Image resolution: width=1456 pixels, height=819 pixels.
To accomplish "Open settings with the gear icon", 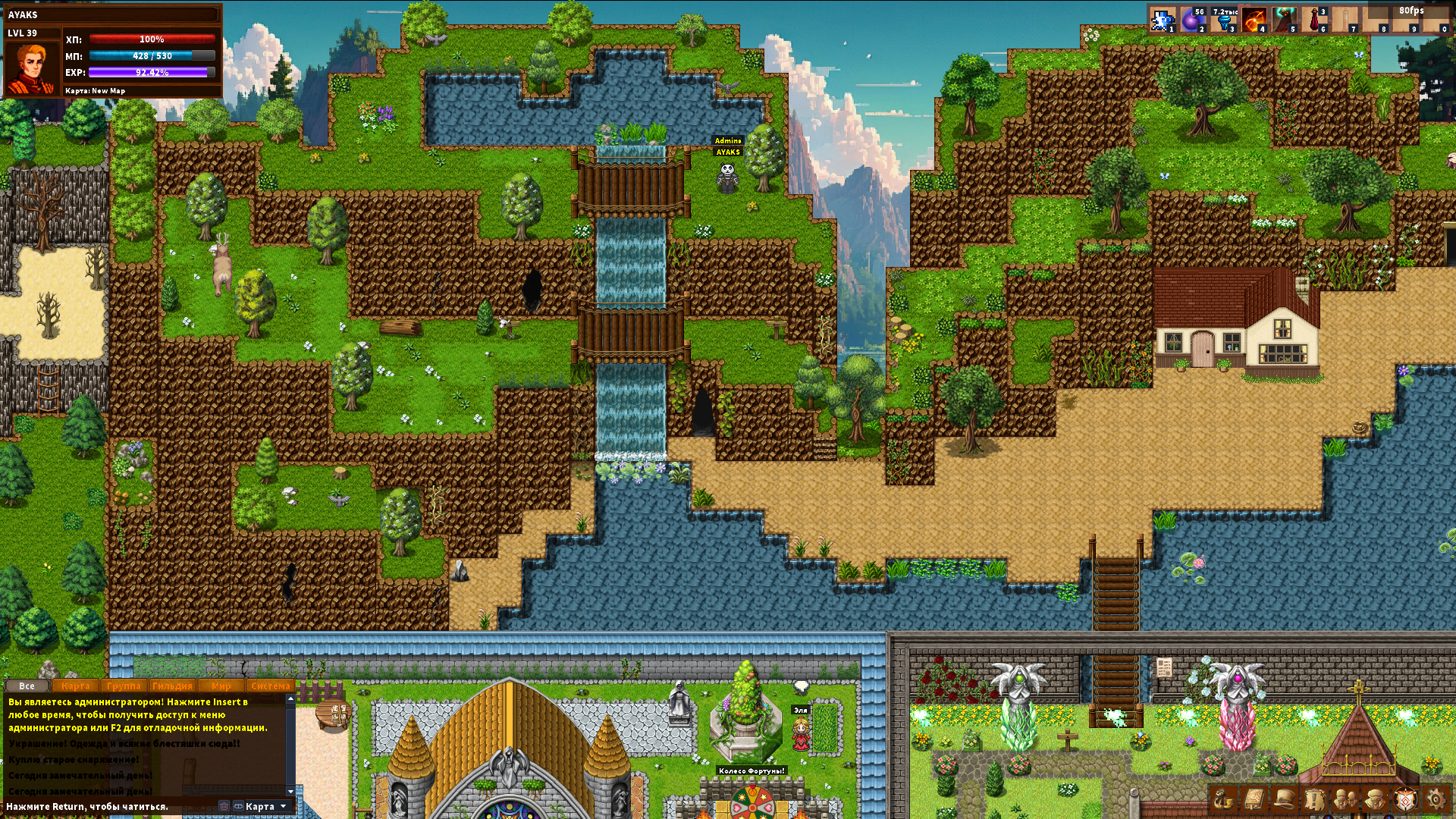I will click(1435, 799).
